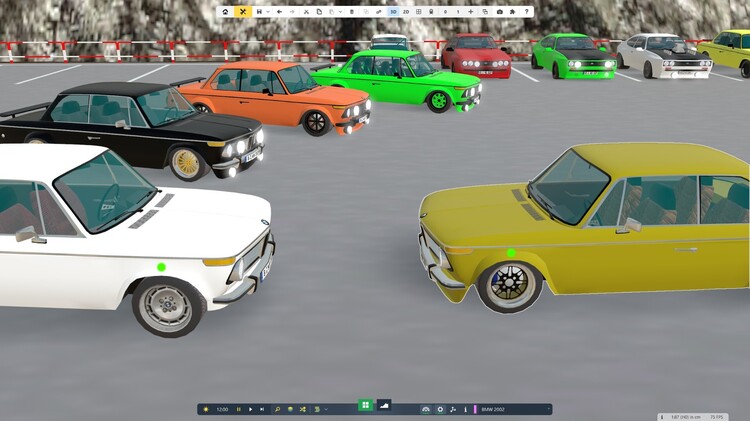Cut selection with the scissors icon
The width and height of the screenshot is (750, 421).
pyautogui.click(x=304, y=11)
